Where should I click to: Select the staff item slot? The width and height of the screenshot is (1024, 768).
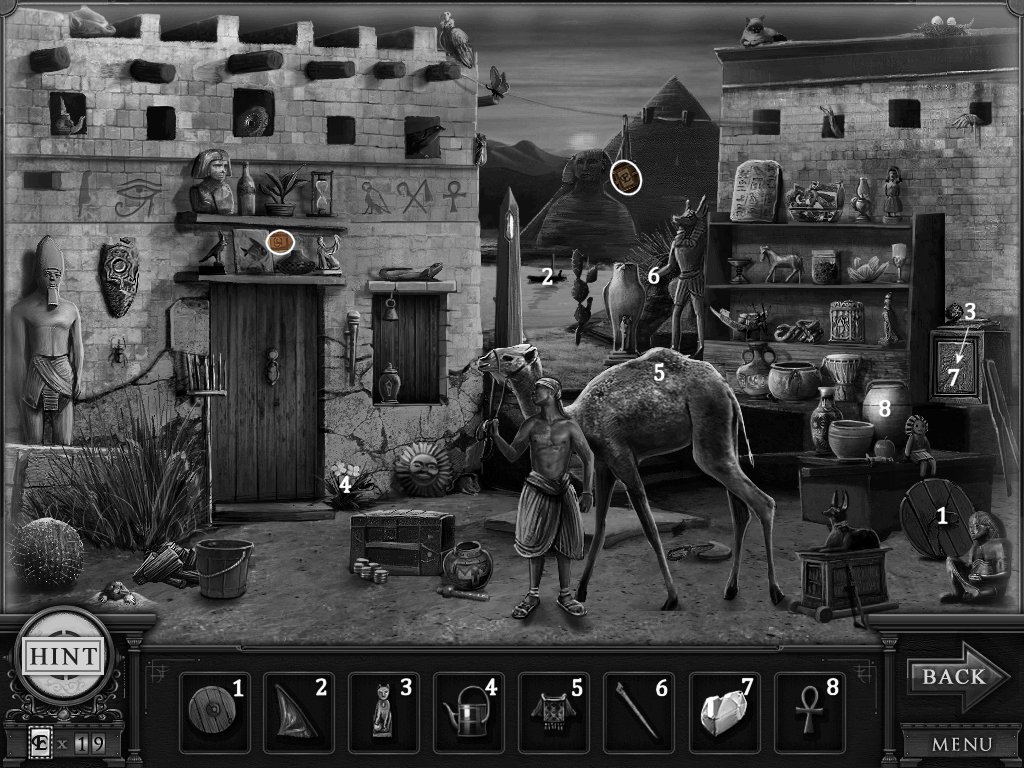638,711
